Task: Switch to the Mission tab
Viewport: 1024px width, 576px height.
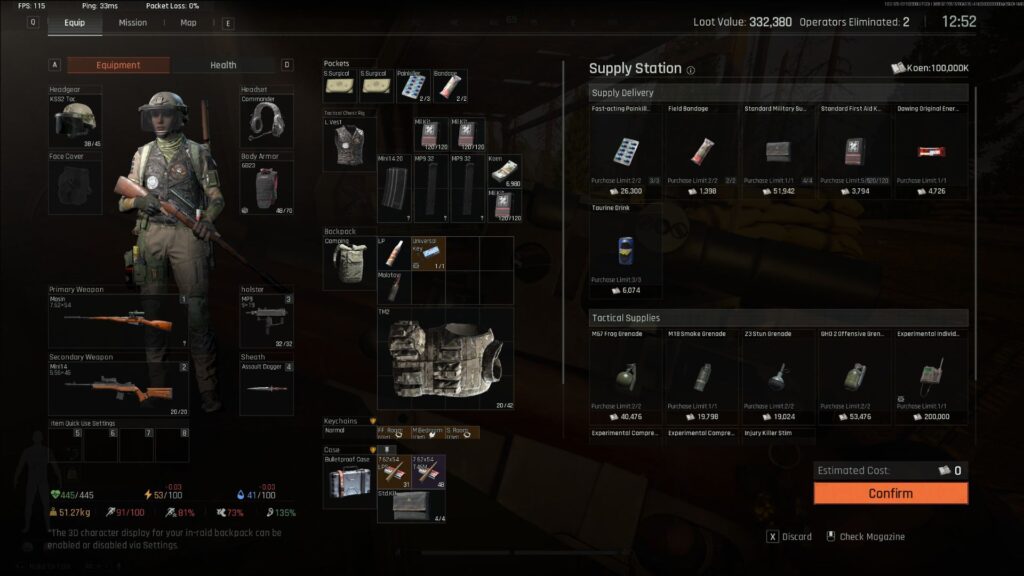Action: click(132, 22)
